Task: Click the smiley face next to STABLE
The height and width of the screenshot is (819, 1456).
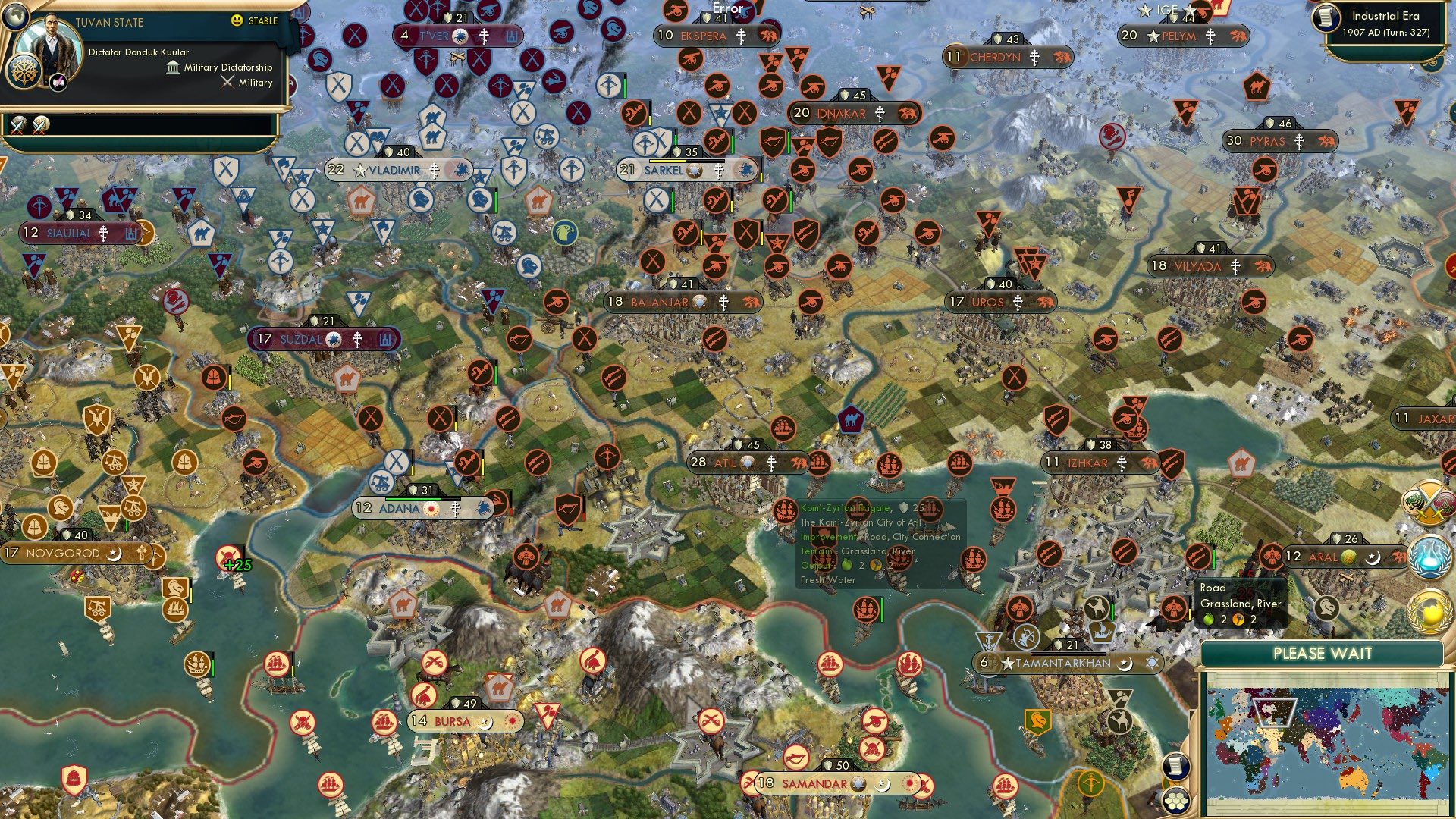Action: (x=237, y=21)
